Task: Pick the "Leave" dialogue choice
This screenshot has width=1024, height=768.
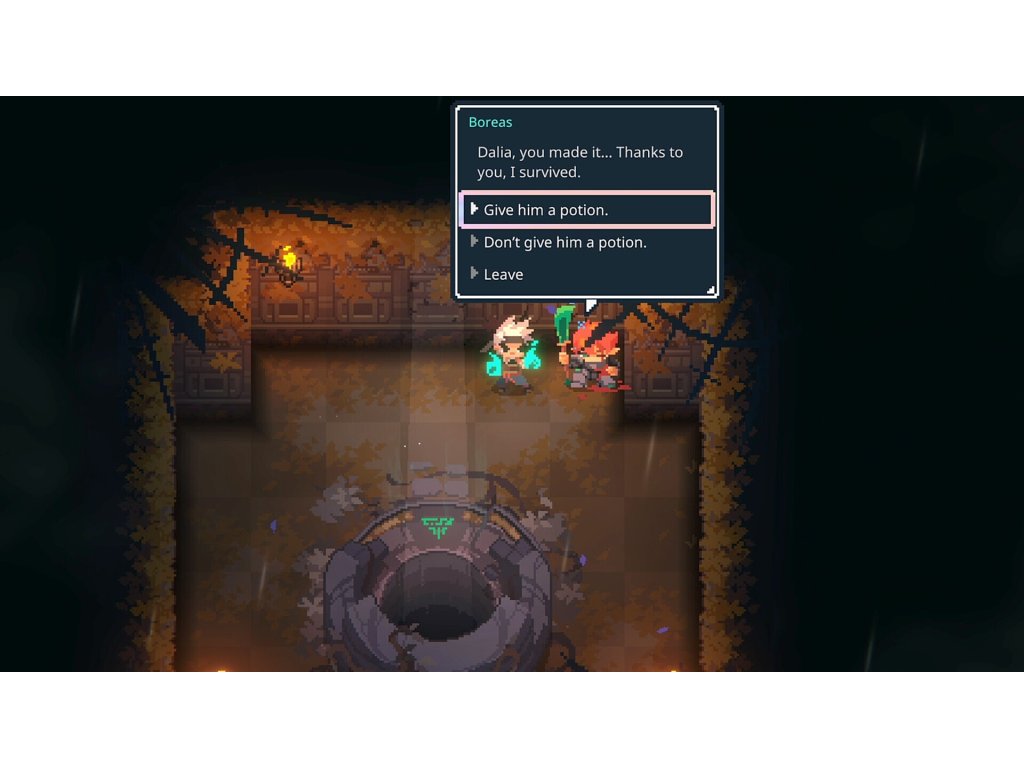Action: pyautogui.click(x=503, y=274)
